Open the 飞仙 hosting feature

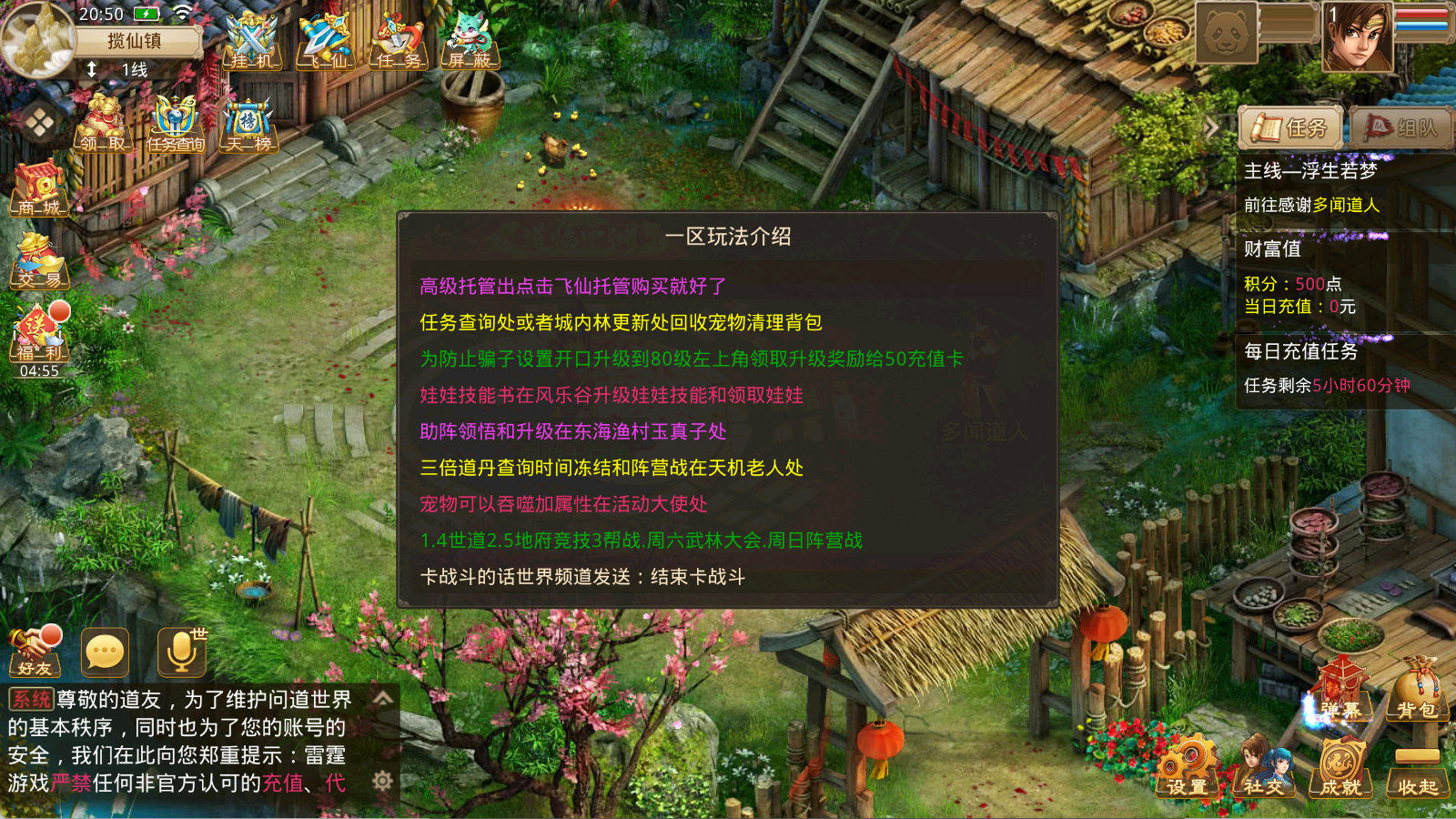pos(323,41)
